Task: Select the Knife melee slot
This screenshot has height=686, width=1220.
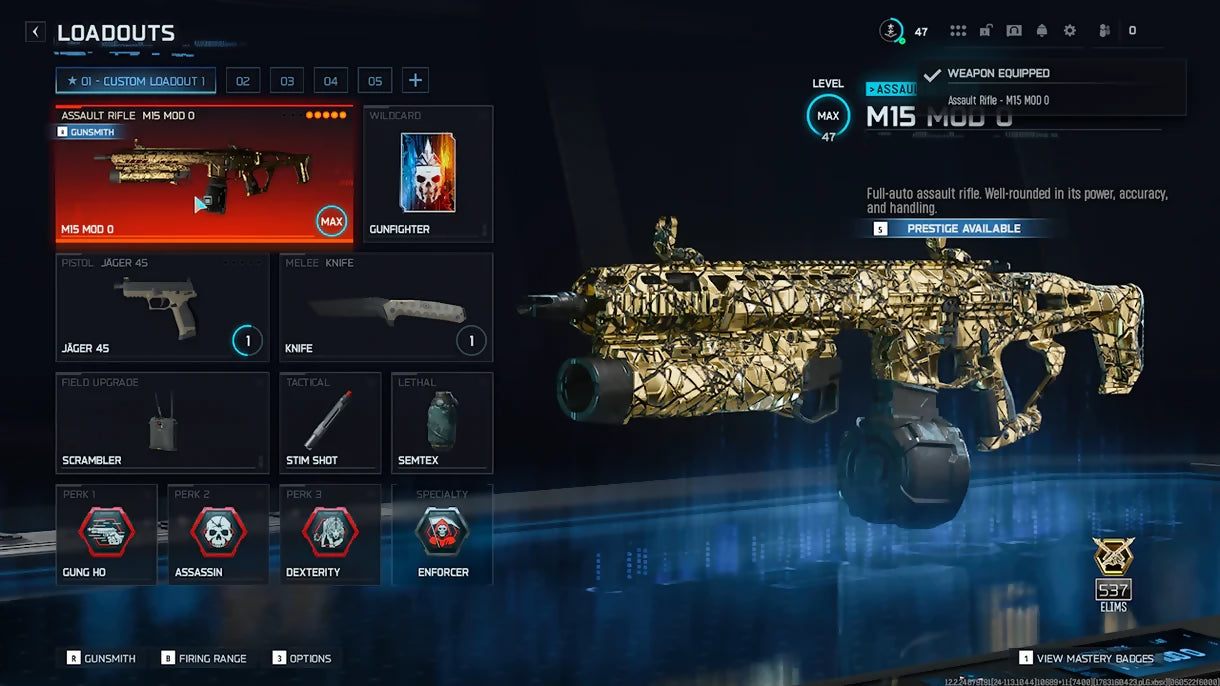Action: tap(385, 307)
